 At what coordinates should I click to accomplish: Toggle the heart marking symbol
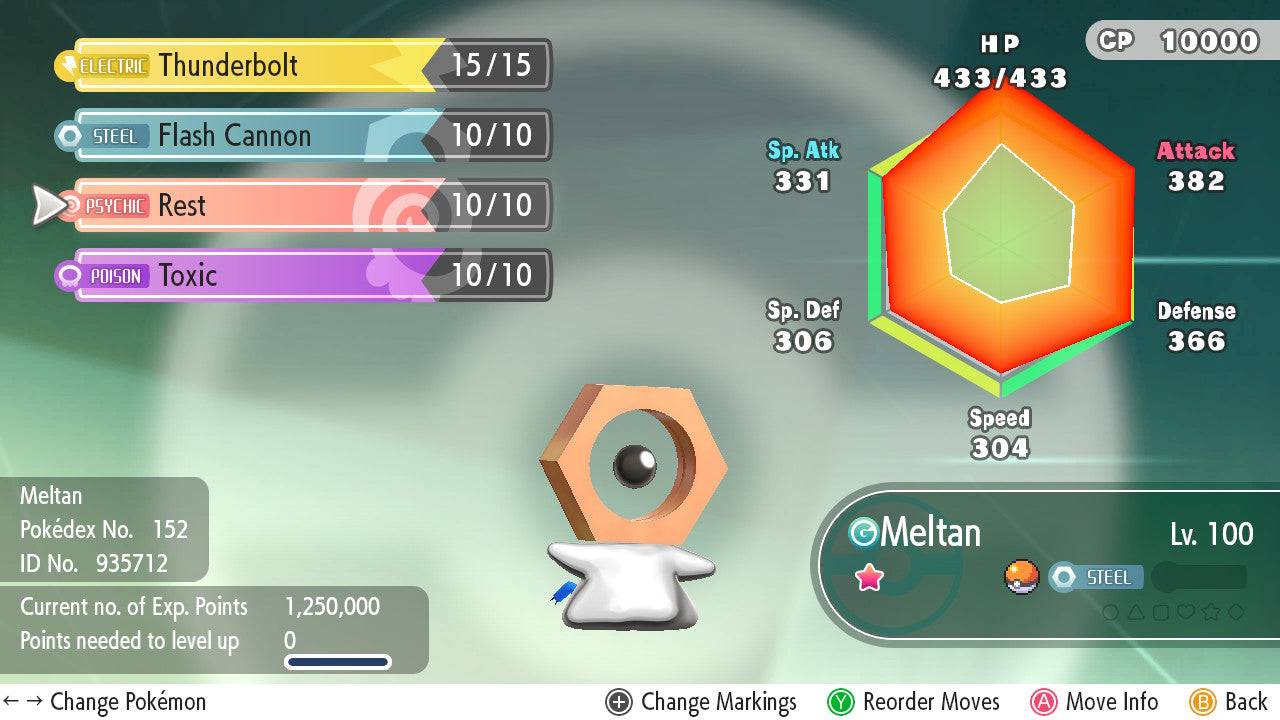[1187, 612]
